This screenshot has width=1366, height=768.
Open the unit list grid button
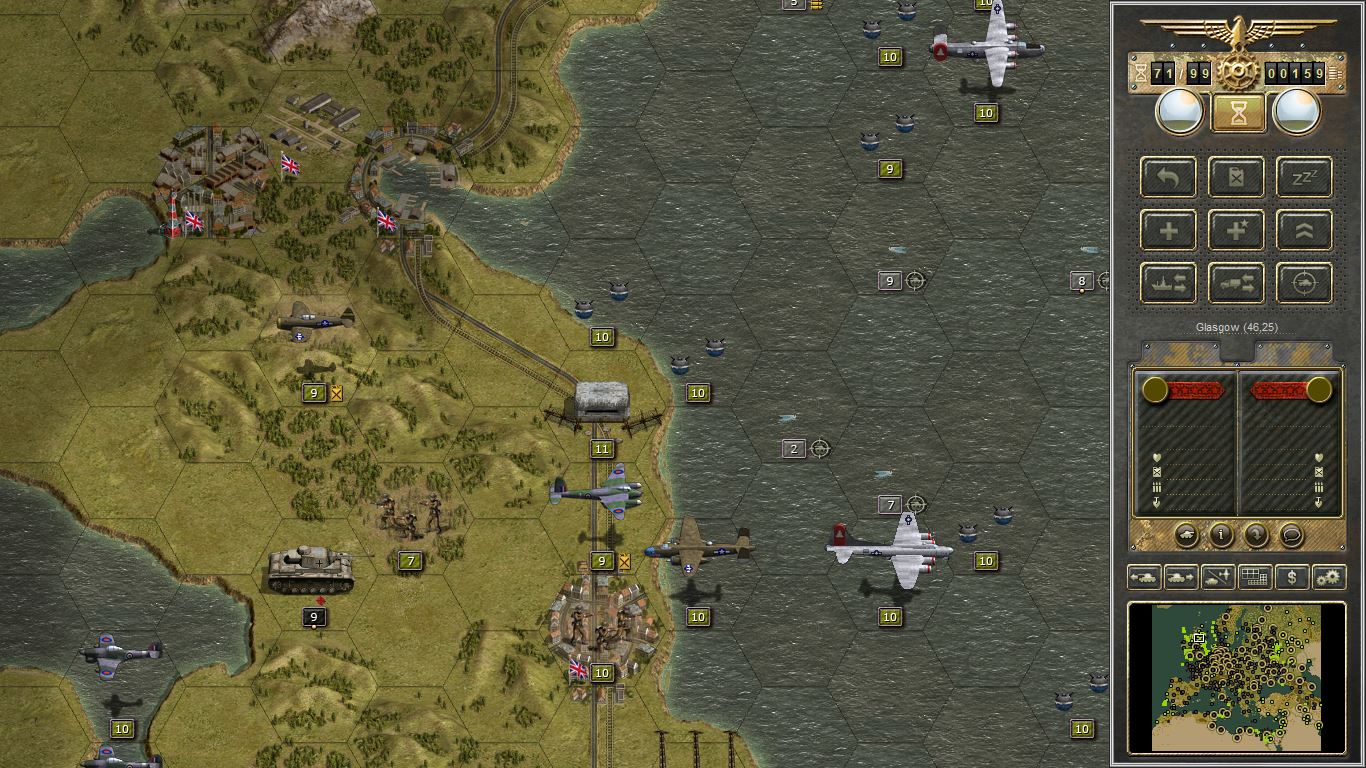(x=1255, y=577)
